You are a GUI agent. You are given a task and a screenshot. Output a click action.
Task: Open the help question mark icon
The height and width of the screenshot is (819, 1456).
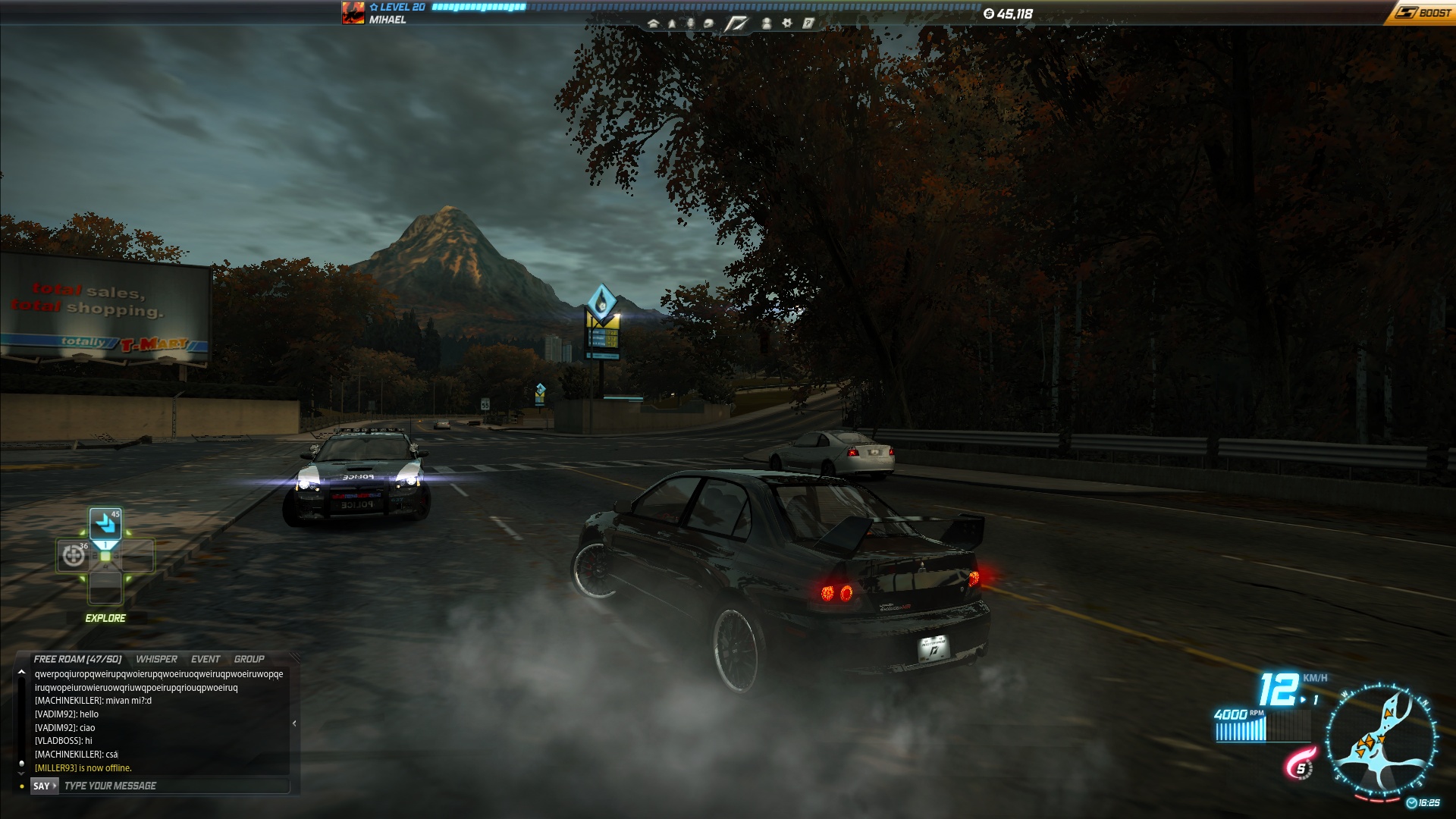[808, 24]
